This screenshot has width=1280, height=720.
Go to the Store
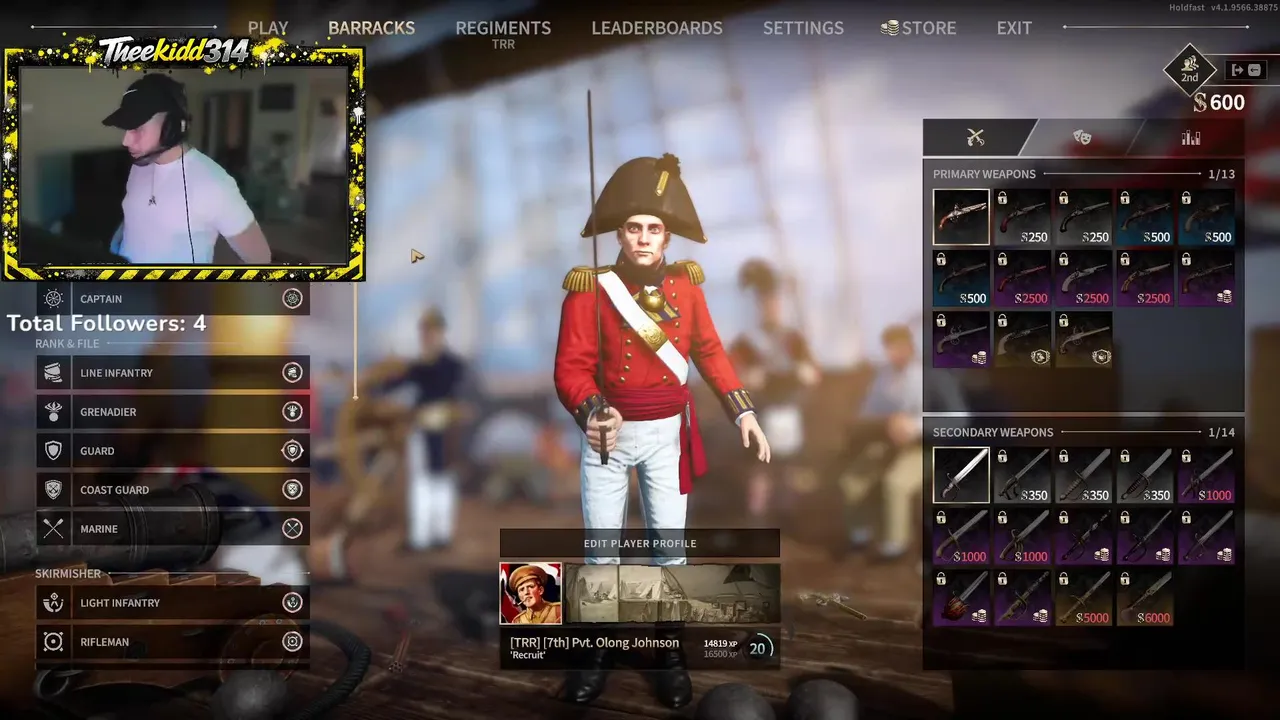(x=918, y=28)
